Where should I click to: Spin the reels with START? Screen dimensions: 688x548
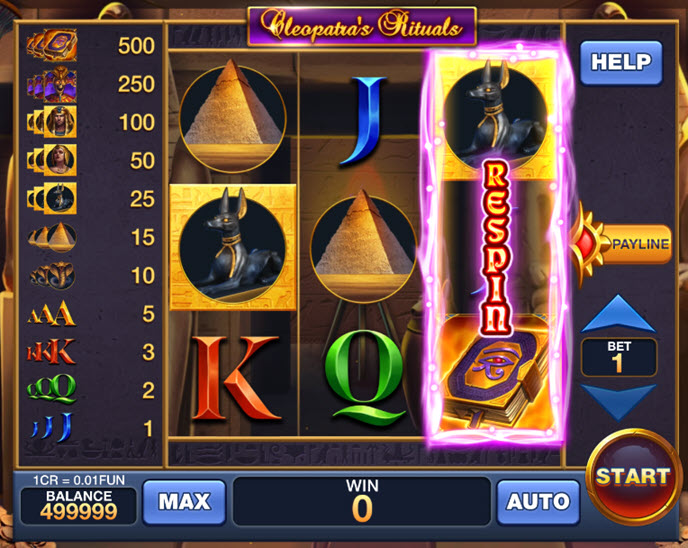[633, 476]
